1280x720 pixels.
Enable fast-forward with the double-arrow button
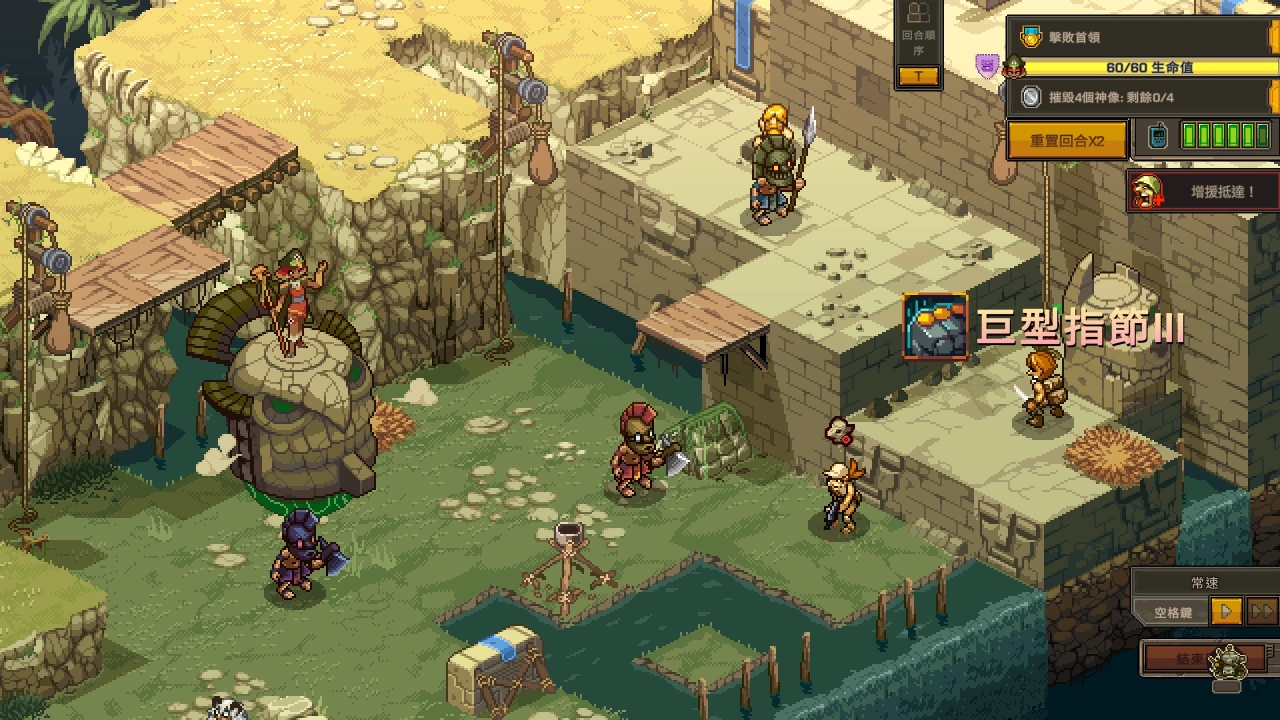click(x=1261, y=611)
